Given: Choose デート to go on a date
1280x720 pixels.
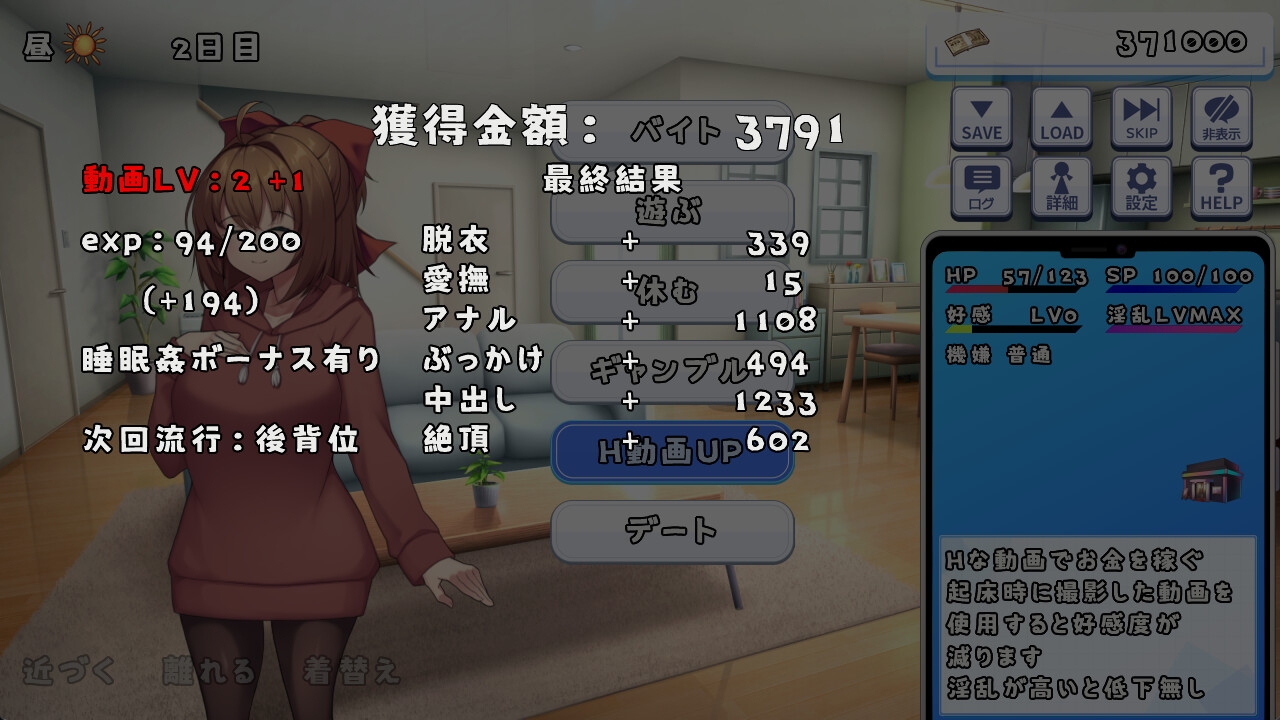Looking at the screenshot, I should pyautogui.click(x=672, y=532).
